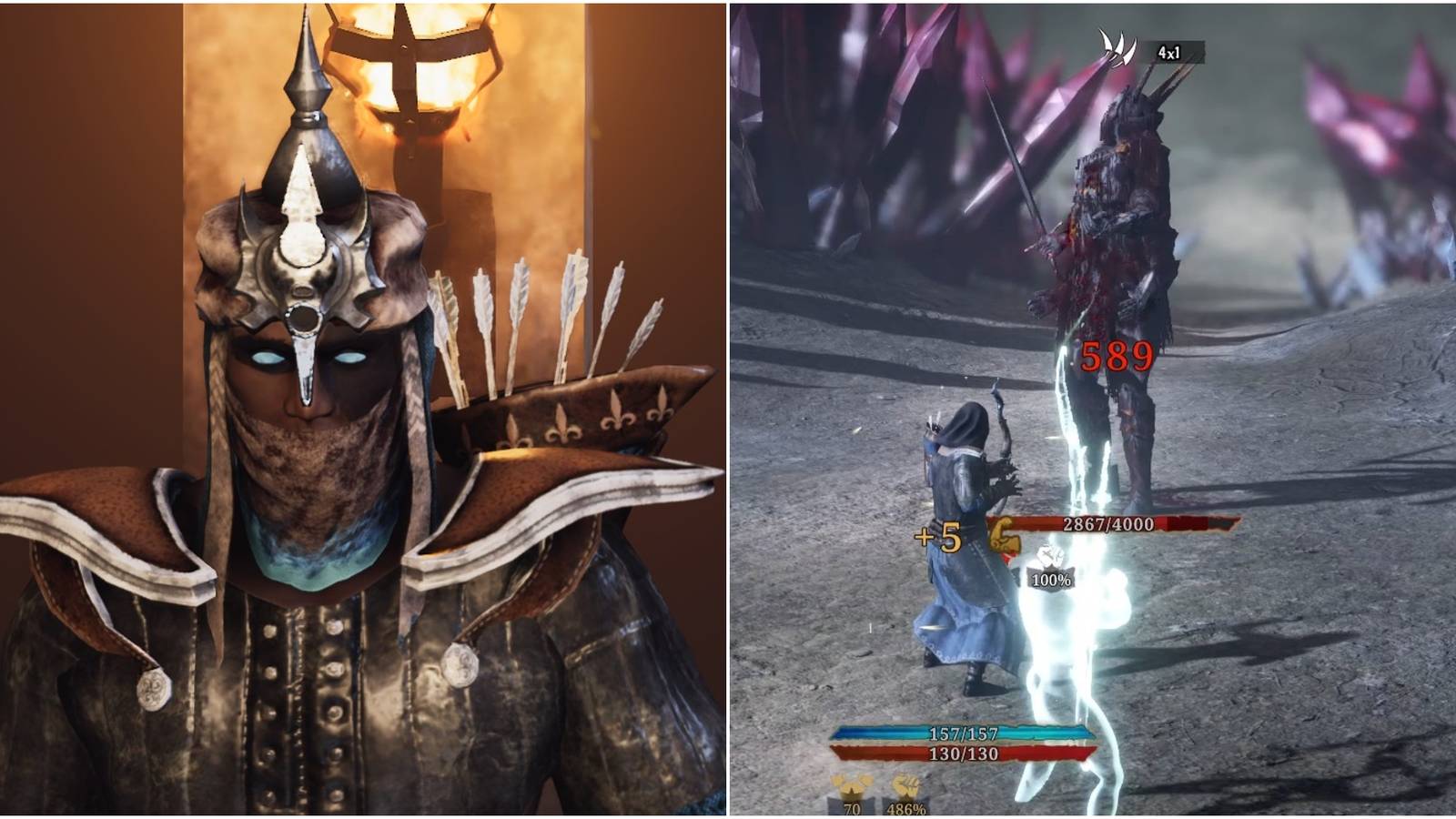Click the gold stash icon showing 70
1456x819 pixels.
point(852,792)
